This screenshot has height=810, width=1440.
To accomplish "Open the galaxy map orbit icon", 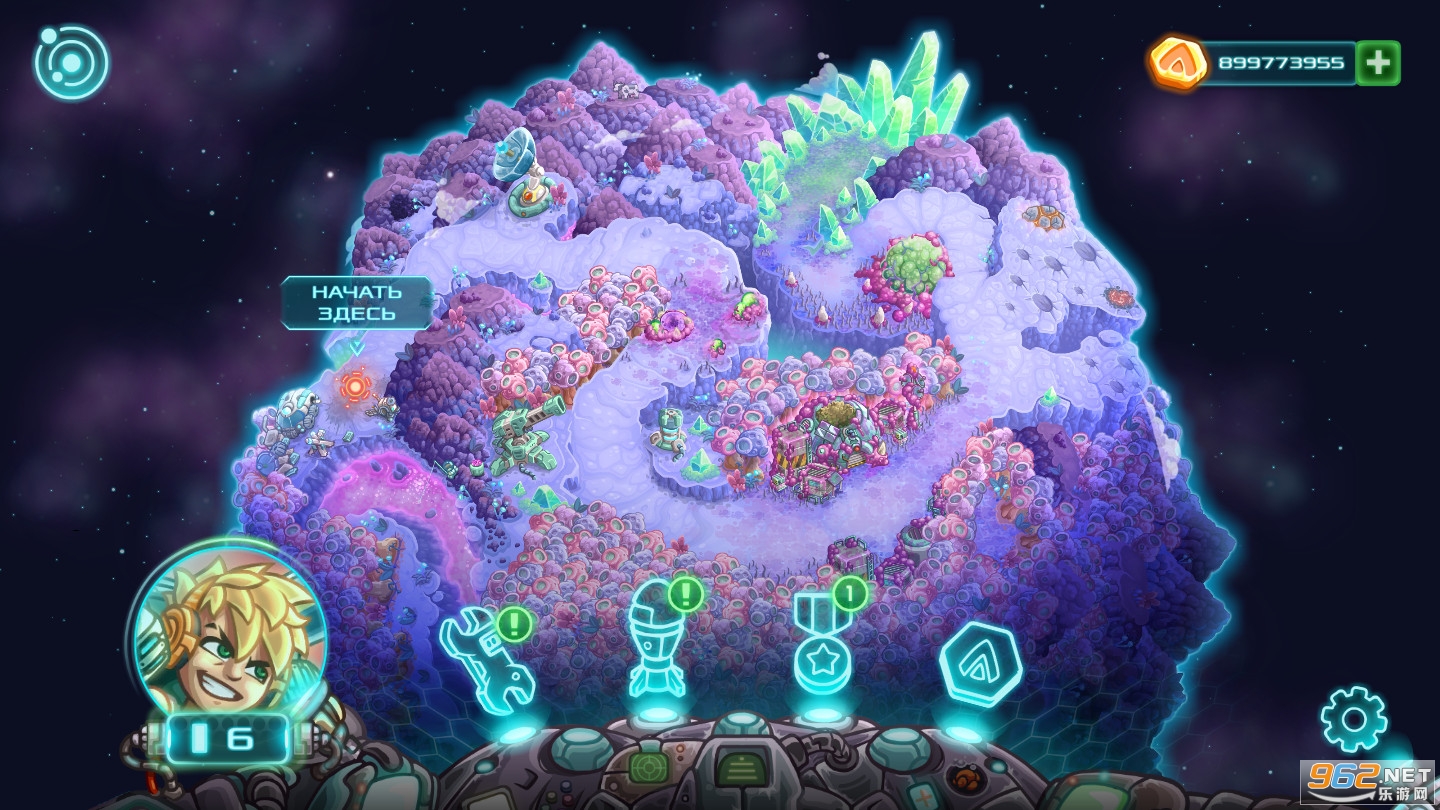I will tap(71, 62).
